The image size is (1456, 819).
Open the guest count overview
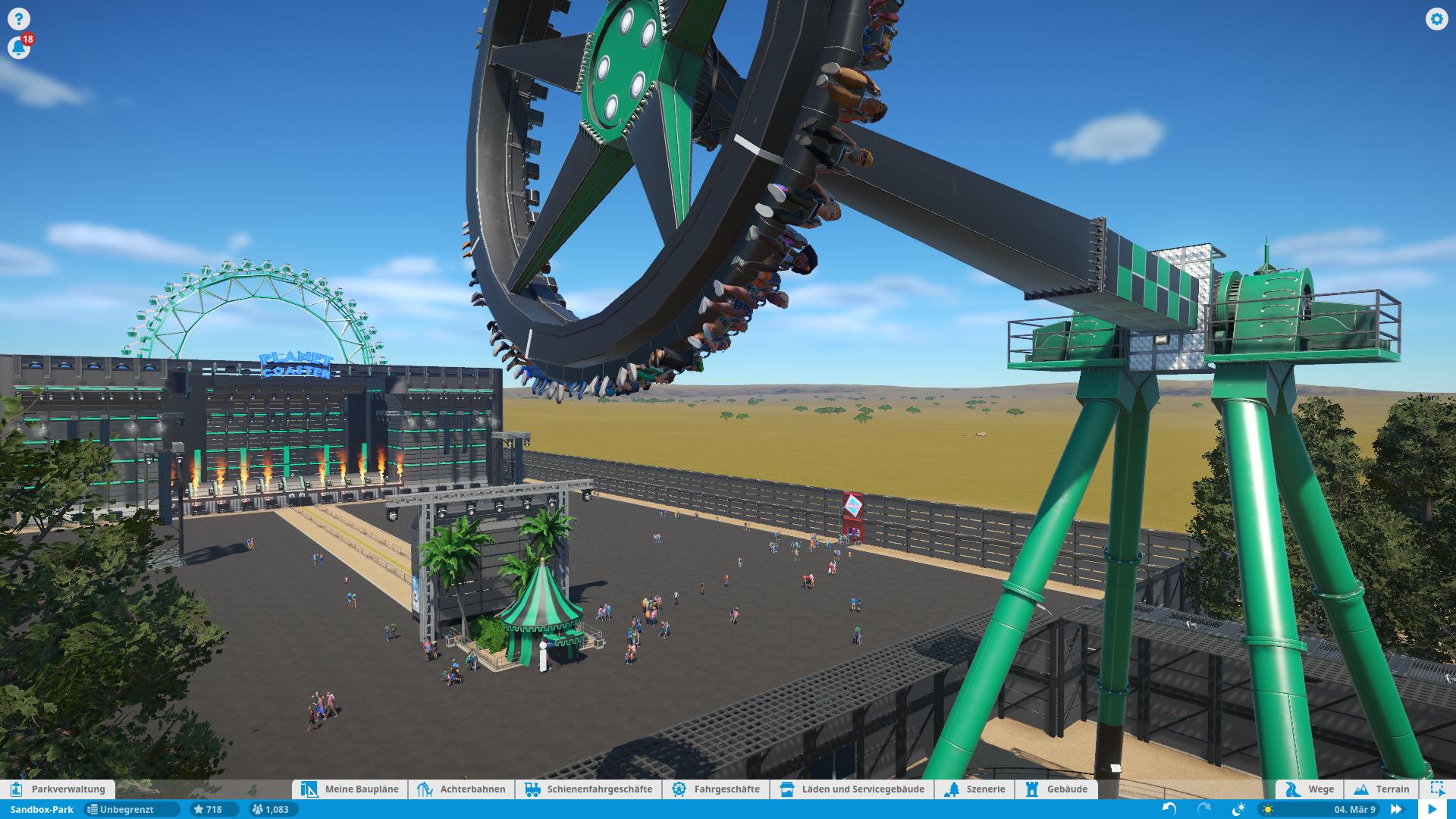(x=271, y=809)
